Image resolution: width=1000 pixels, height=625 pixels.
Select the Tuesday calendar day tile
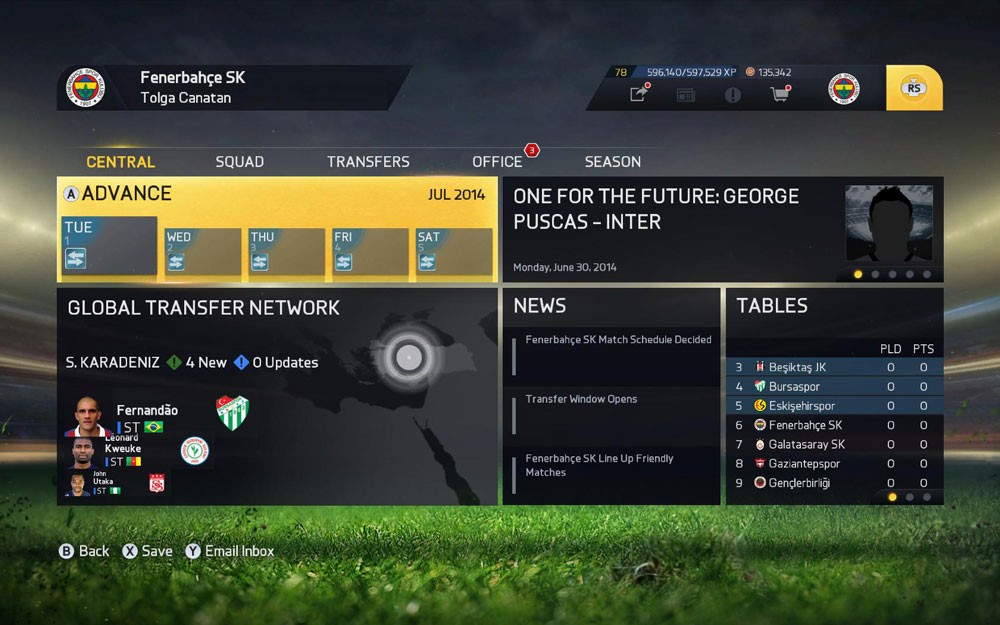pos(109,246)
